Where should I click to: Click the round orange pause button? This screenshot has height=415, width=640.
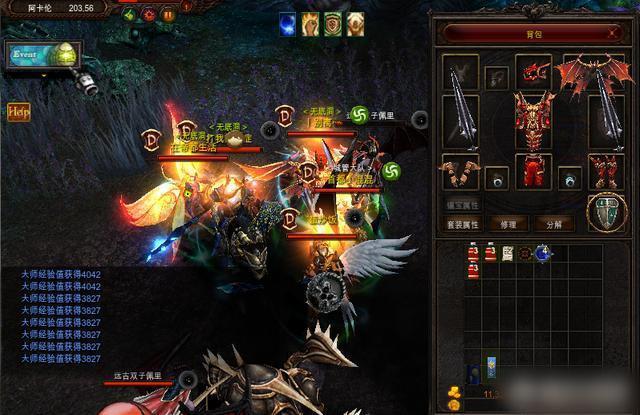pyautogui.click(x=168, y=15)
